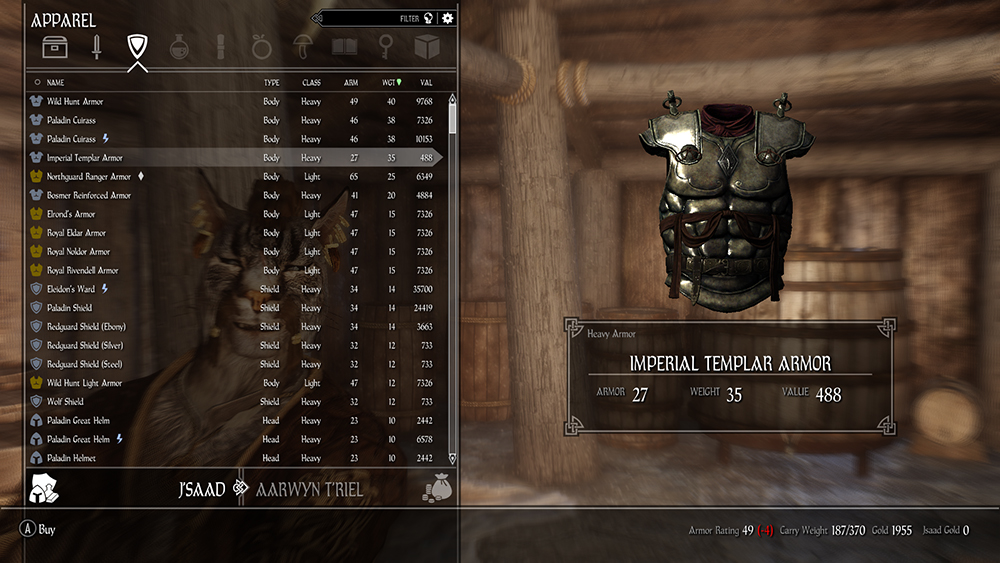Open the gear settings icon
1000x563 pixels.
point(447,18)
